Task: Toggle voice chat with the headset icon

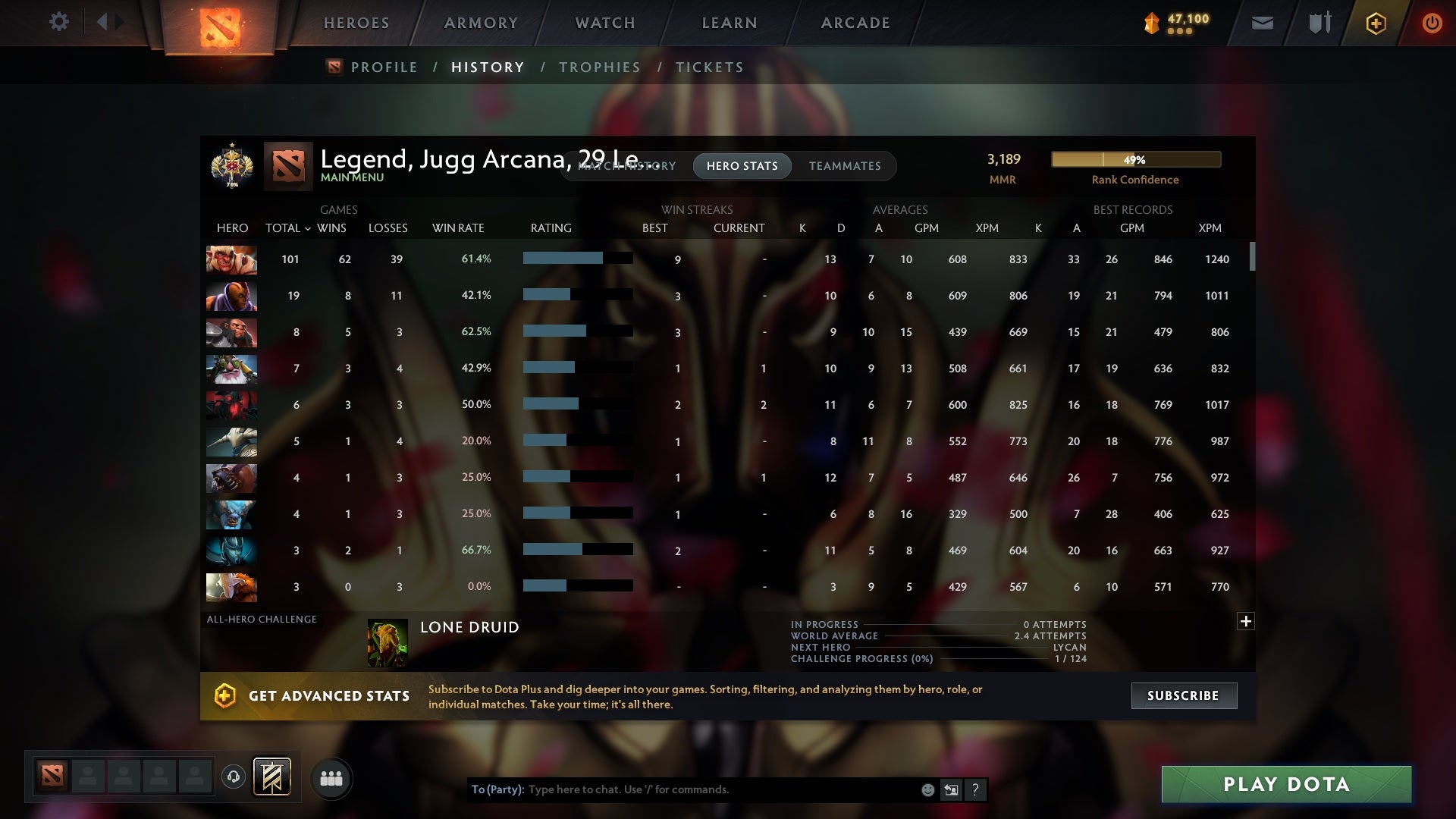Action: pyautogui.click(x=233, y=778)
